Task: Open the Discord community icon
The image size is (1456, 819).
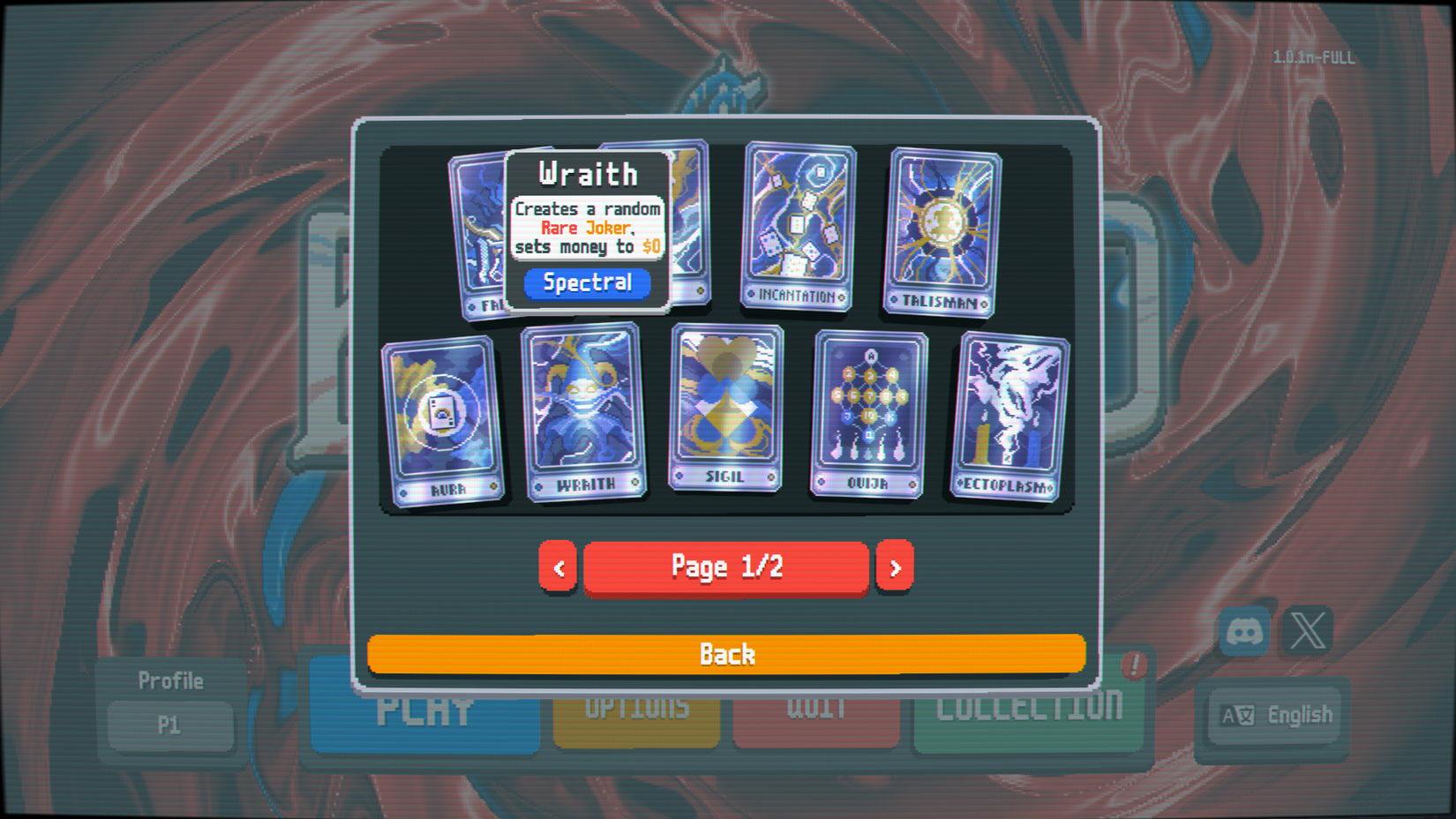Action: point(1243,632)
